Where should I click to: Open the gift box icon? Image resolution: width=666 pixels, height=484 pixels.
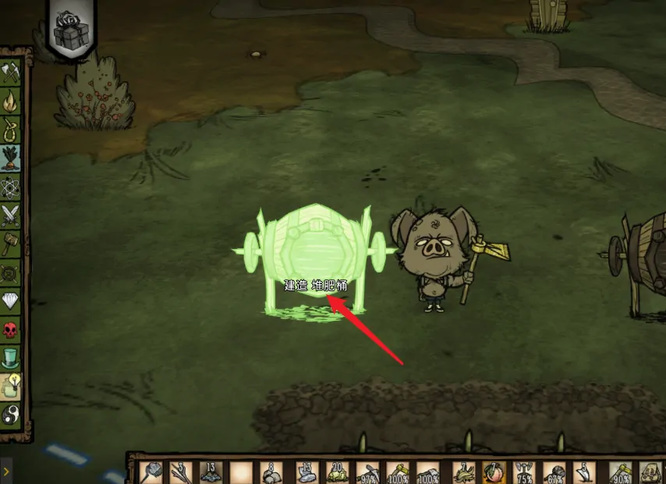tap(71, 29)
